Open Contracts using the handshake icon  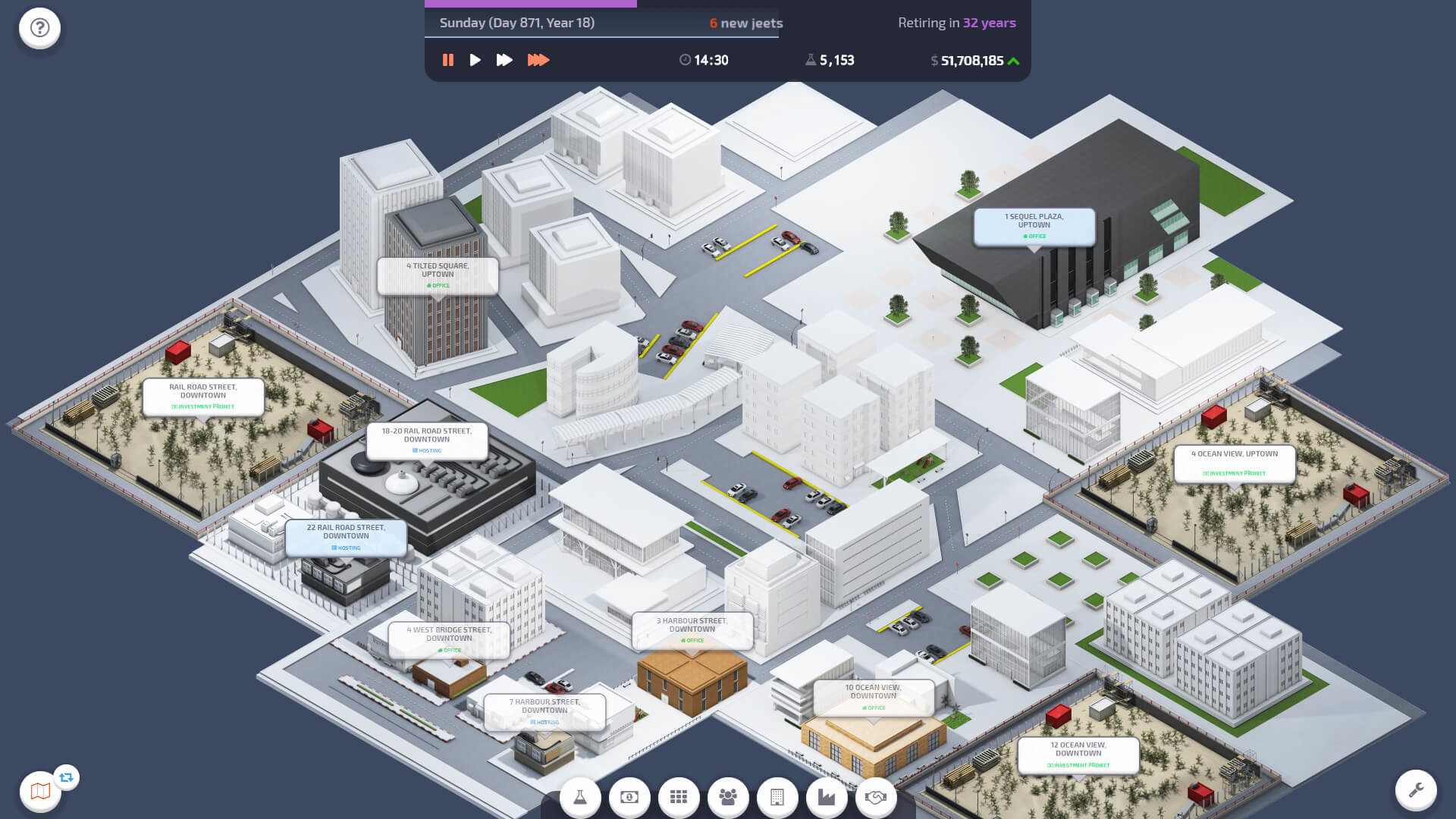coord(876,797)
